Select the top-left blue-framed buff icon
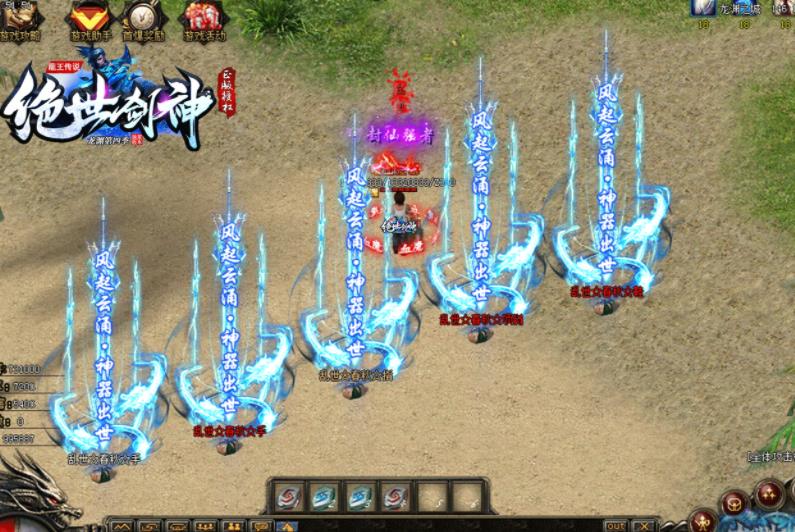795x532 pixels. 704,8
